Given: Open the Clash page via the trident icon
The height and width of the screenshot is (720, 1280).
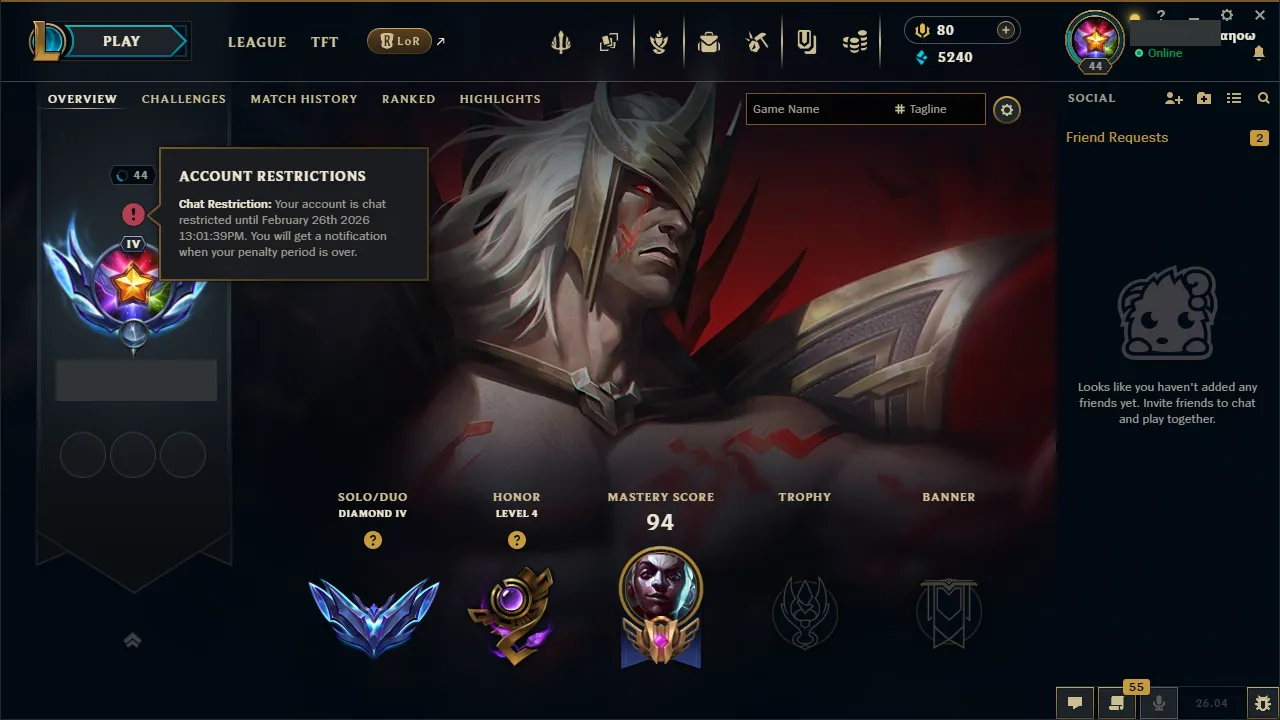Looking at the screenshot, I should [560, 41].
